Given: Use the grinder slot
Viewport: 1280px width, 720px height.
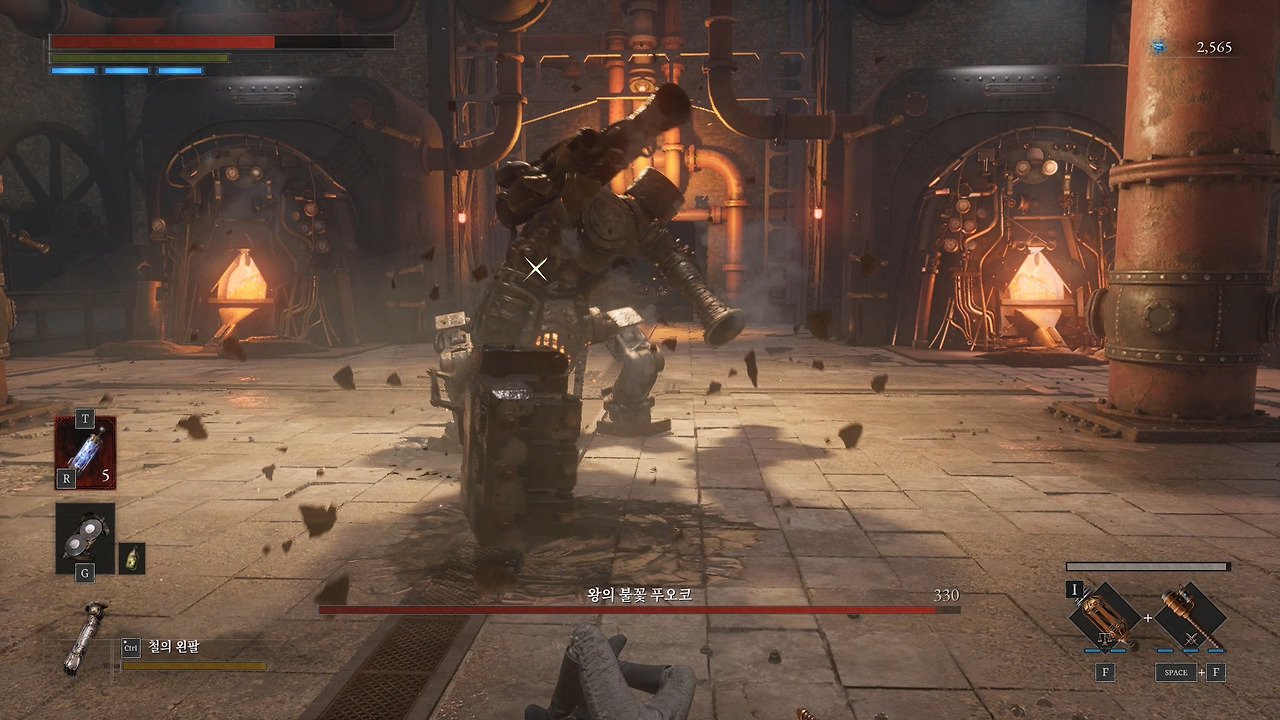Looking at the screenshot, I should click(x=85, y=539).
